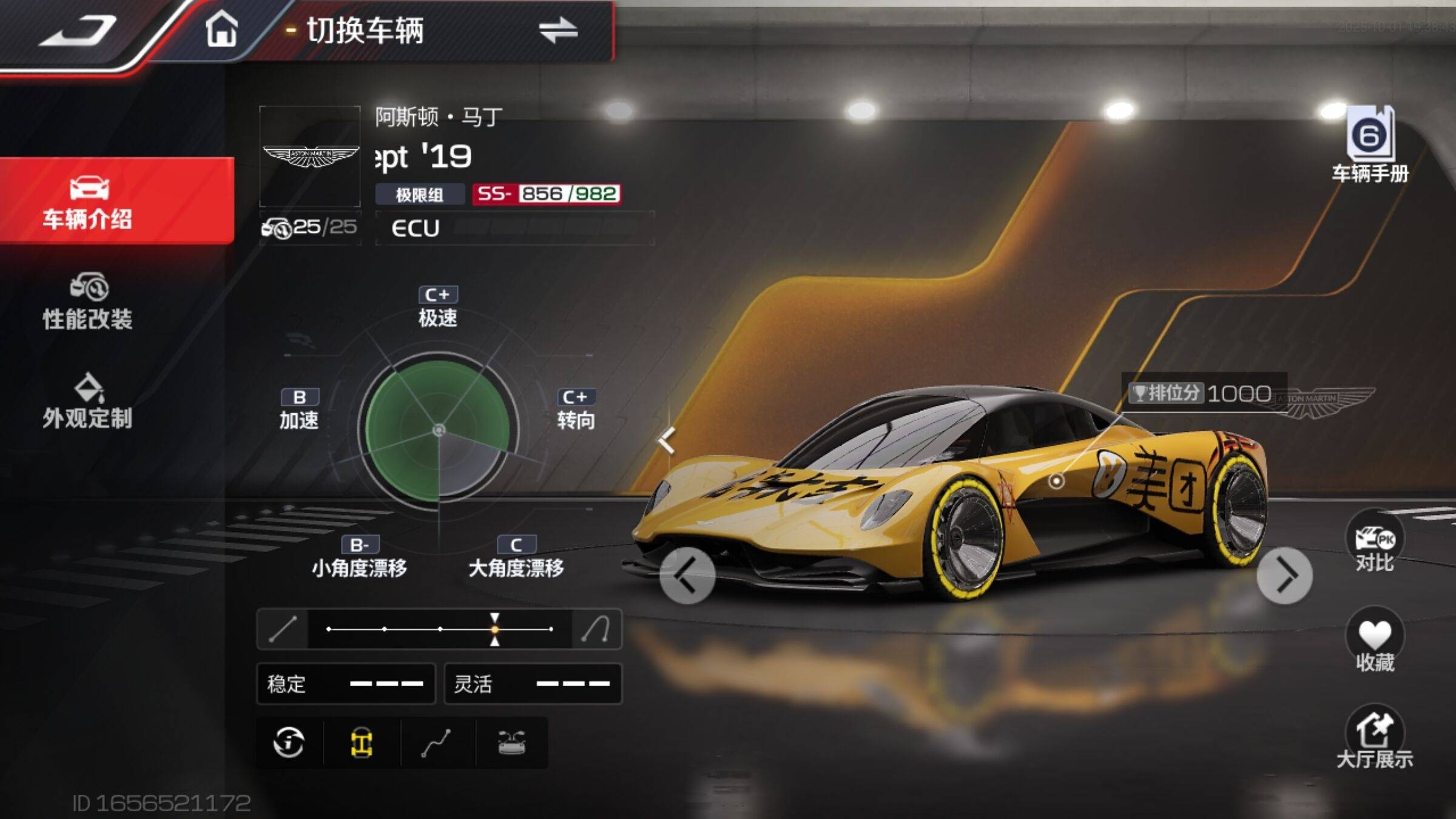Image resolution: width=1456 pixels, height=819 pixels.
Task: Adjust the handling tuning slider marker
Action: tap(495, 629)
